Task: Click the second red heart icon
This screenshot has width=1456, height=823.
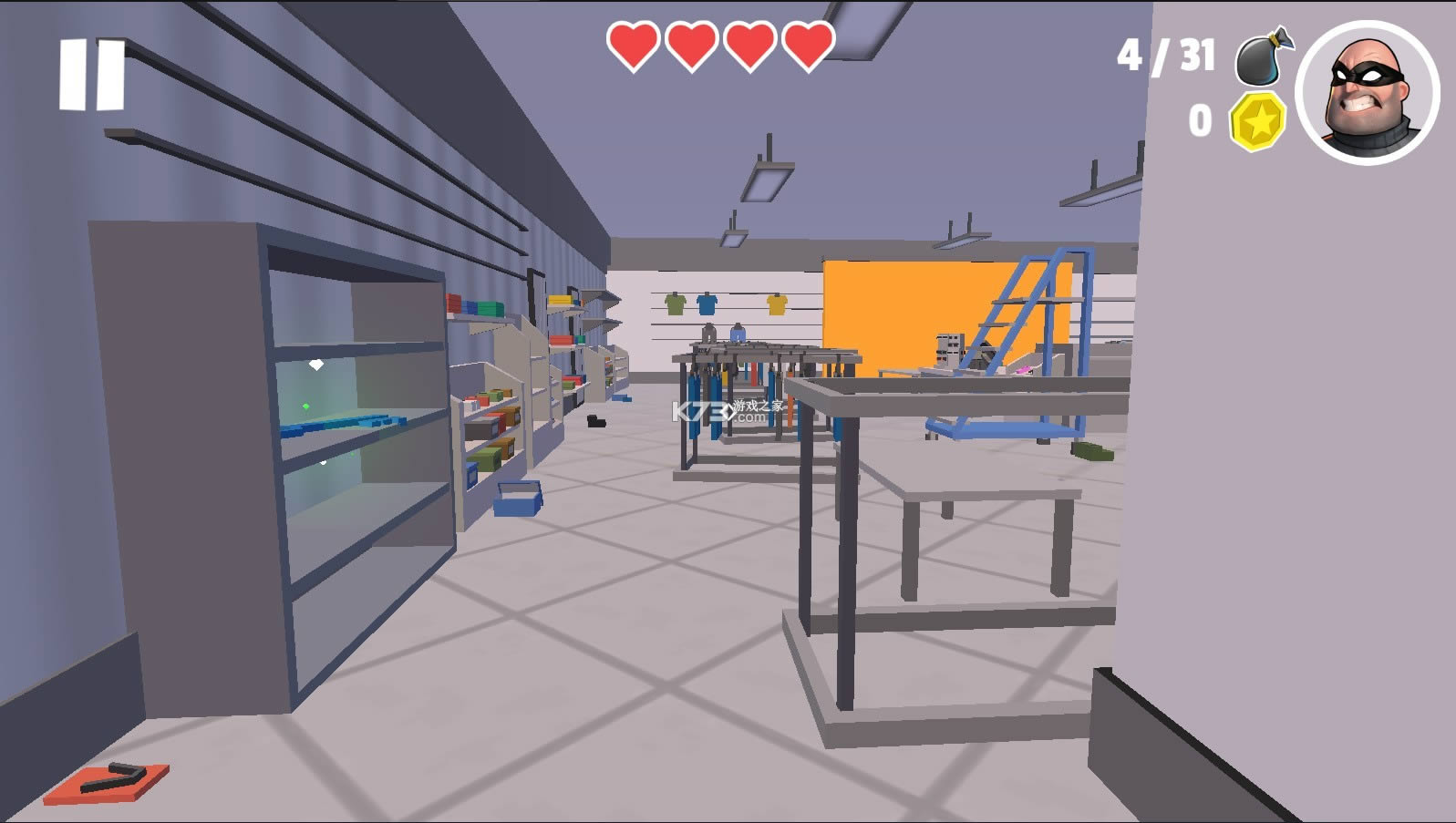Action: tap(689, 46)
